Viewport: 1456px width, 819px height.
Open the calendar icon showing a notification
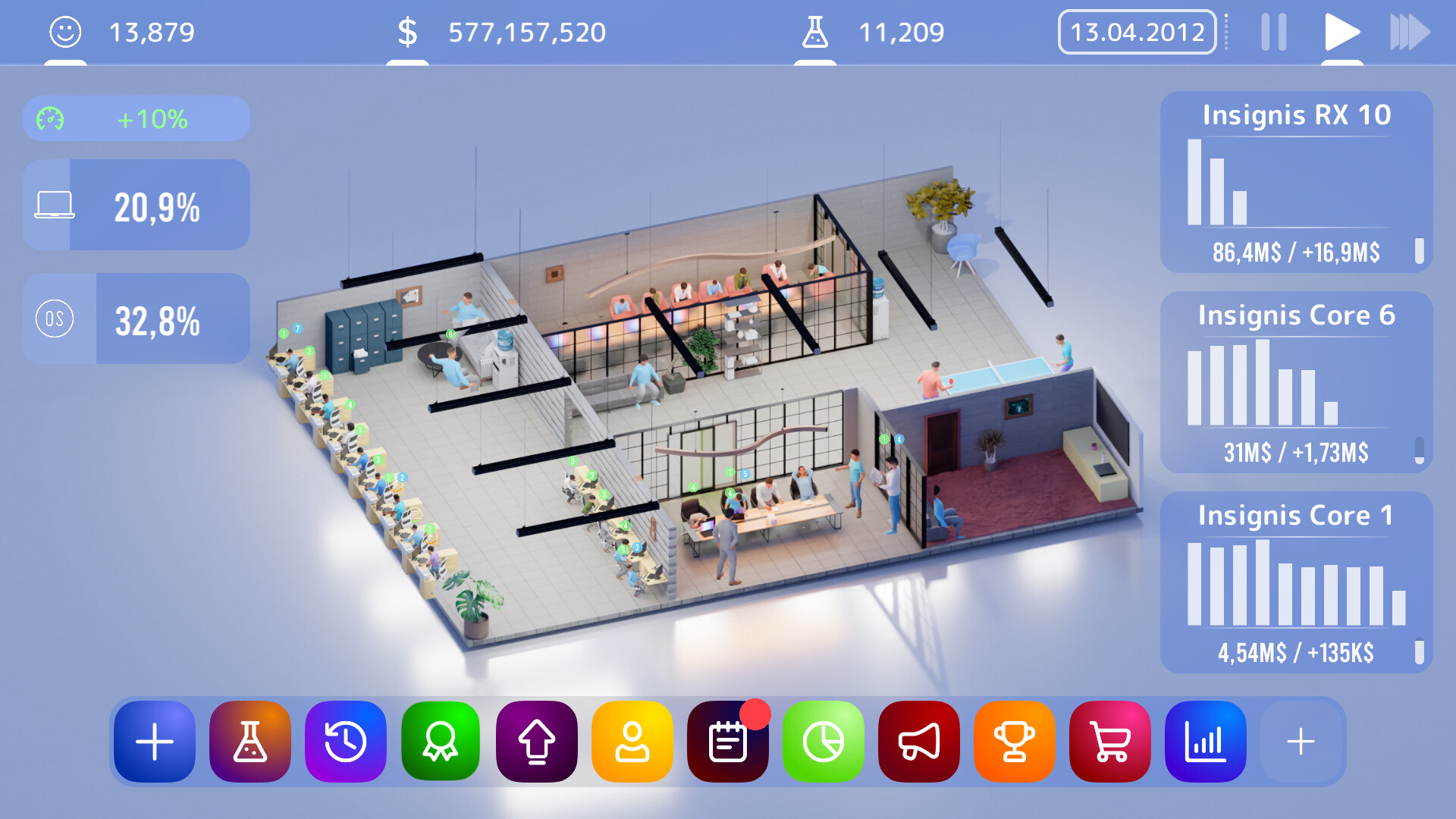(x=727, y=742)
